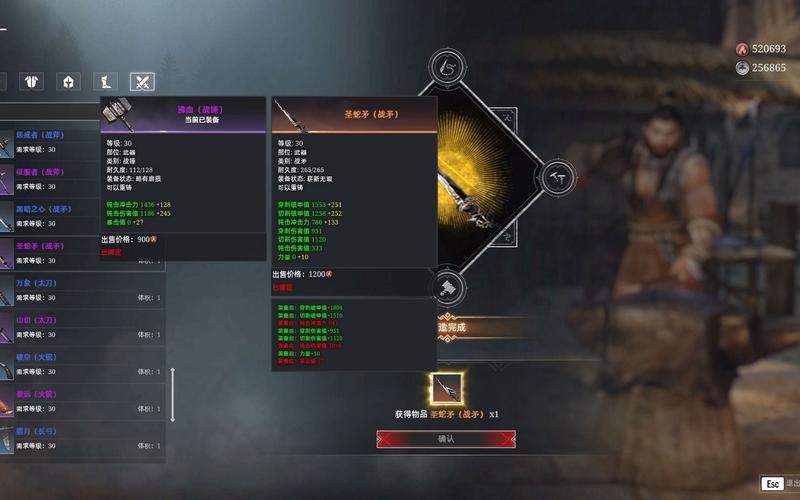Screen dimensions: 800x500
Task: Switch to the chest armor category tab
Action: click(31, 82)
